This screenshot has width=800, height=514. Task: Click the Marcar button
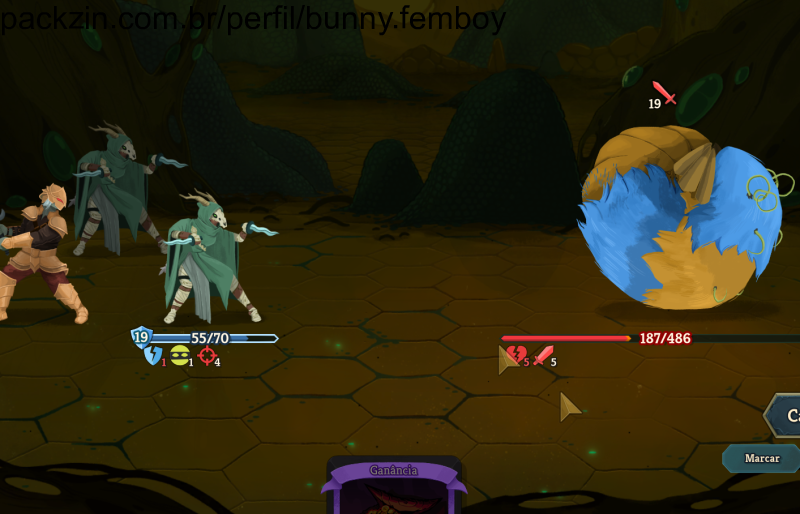click(762, 458)
